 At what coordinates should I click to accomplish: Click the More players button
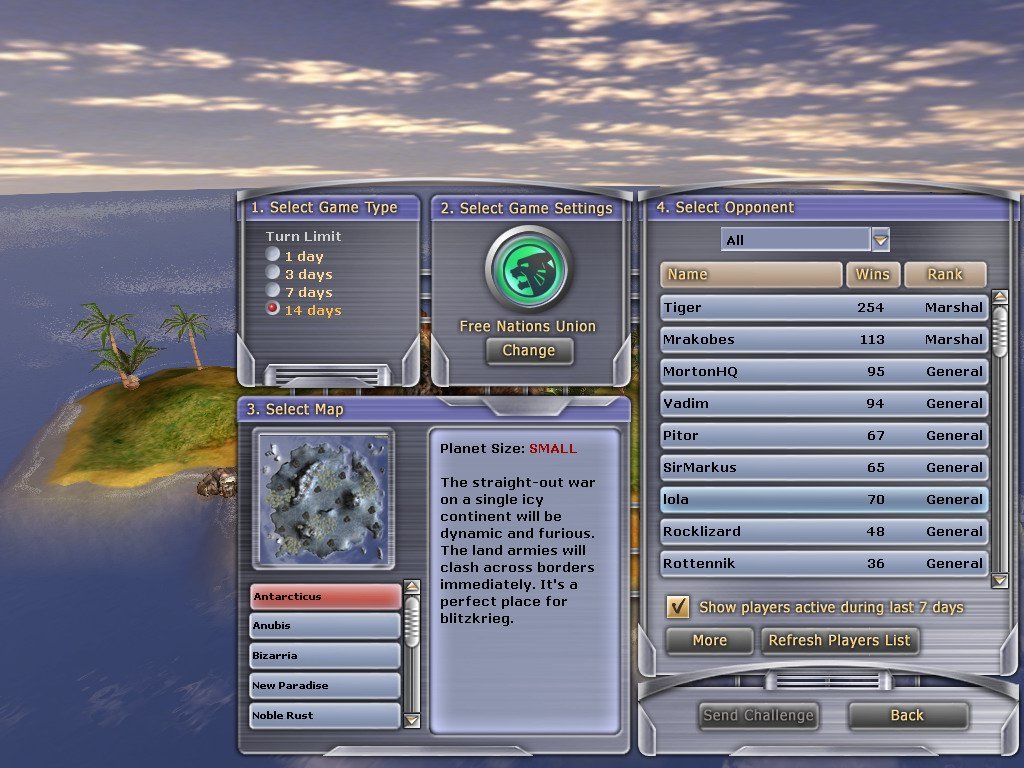pos(709,641)
